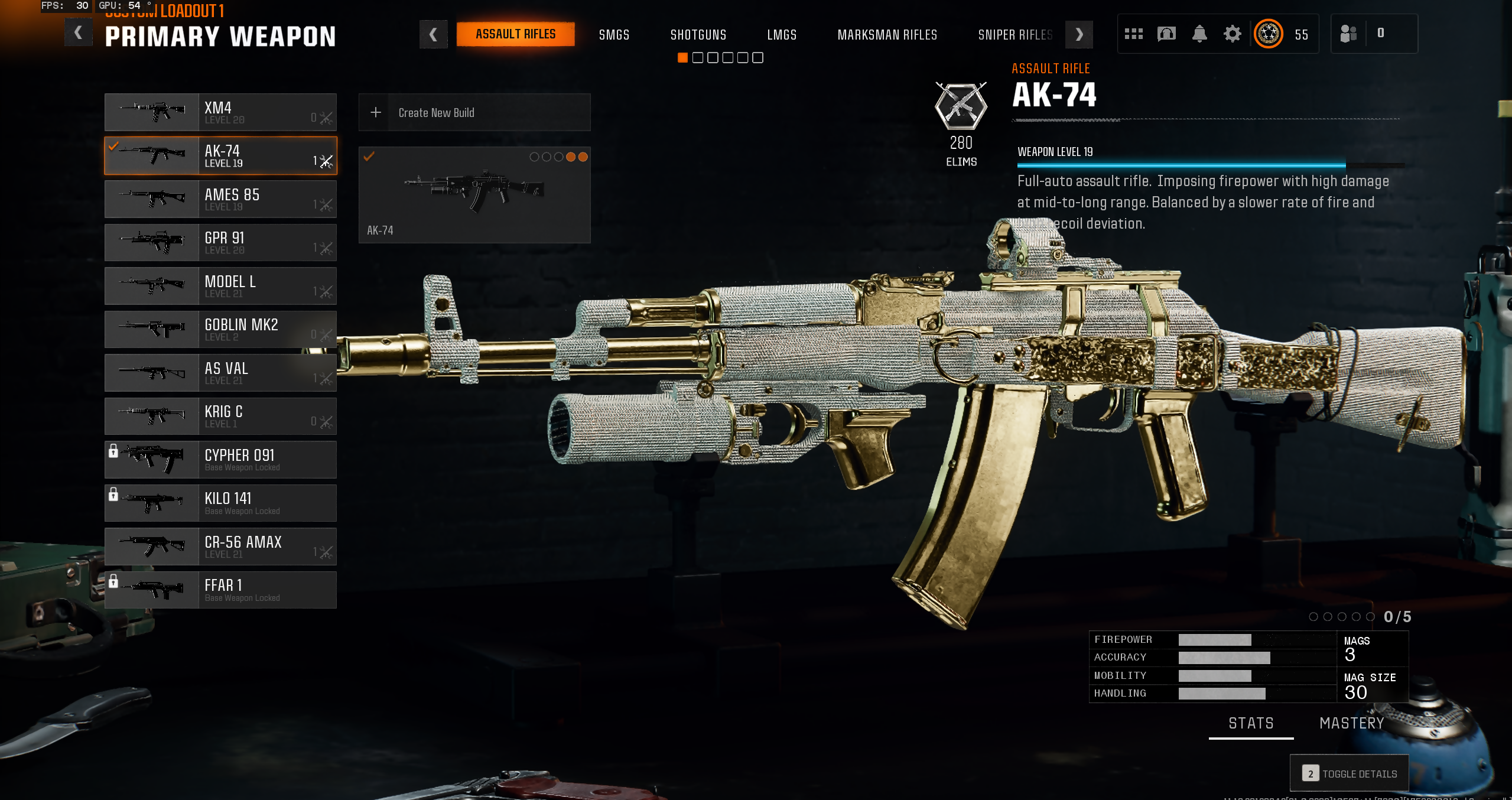Choose the CR-56 AMAX rifle
This screenshot has width=1512, height=800.
[x=220, y=547]
